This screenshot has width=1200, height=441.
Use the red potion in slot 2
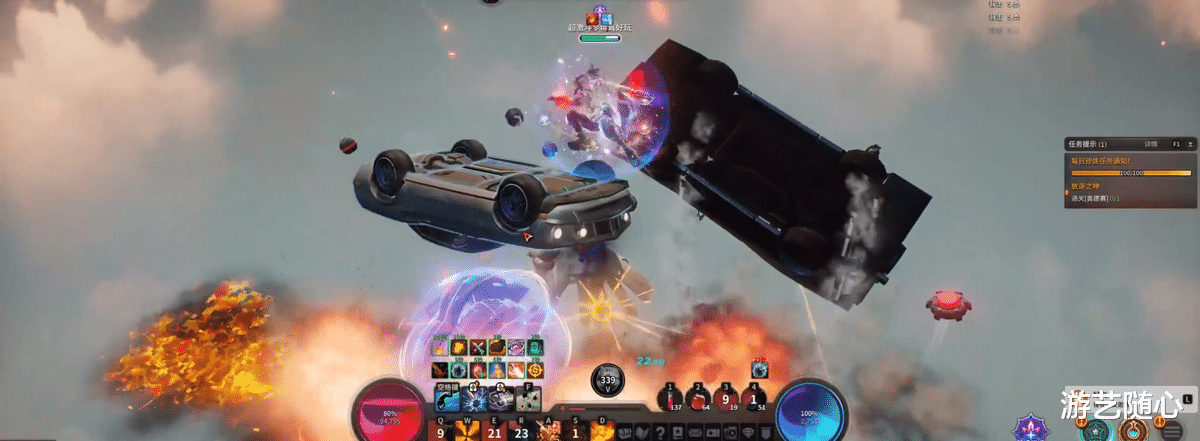coord(699,399)
